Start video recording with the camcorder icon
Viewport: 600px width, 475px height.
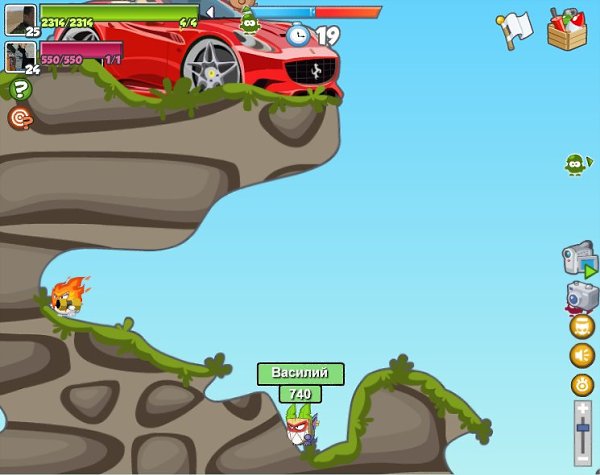coord(579,259)
